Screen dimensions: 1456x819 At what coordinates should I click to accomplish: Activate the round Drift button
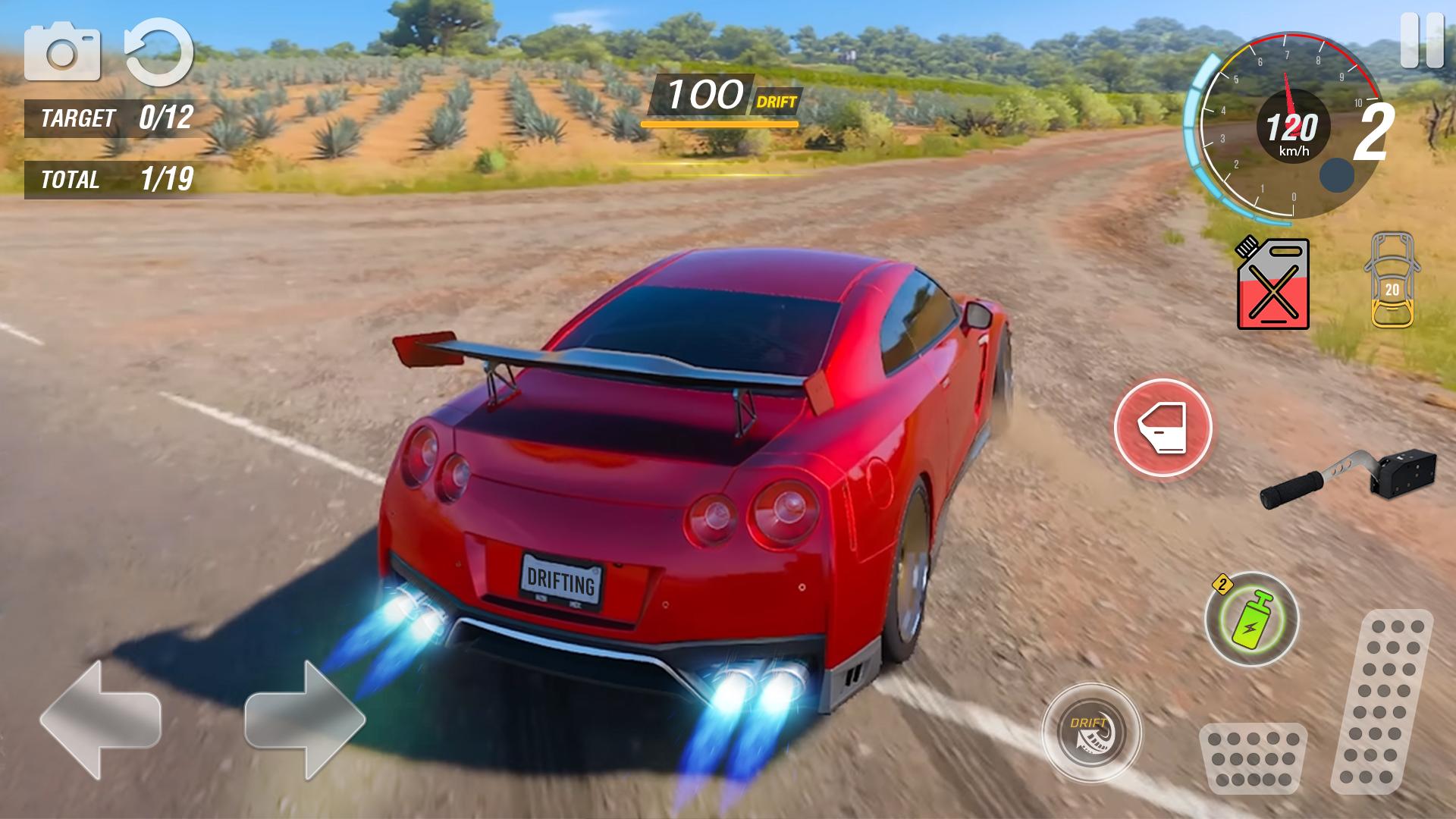1091,733
